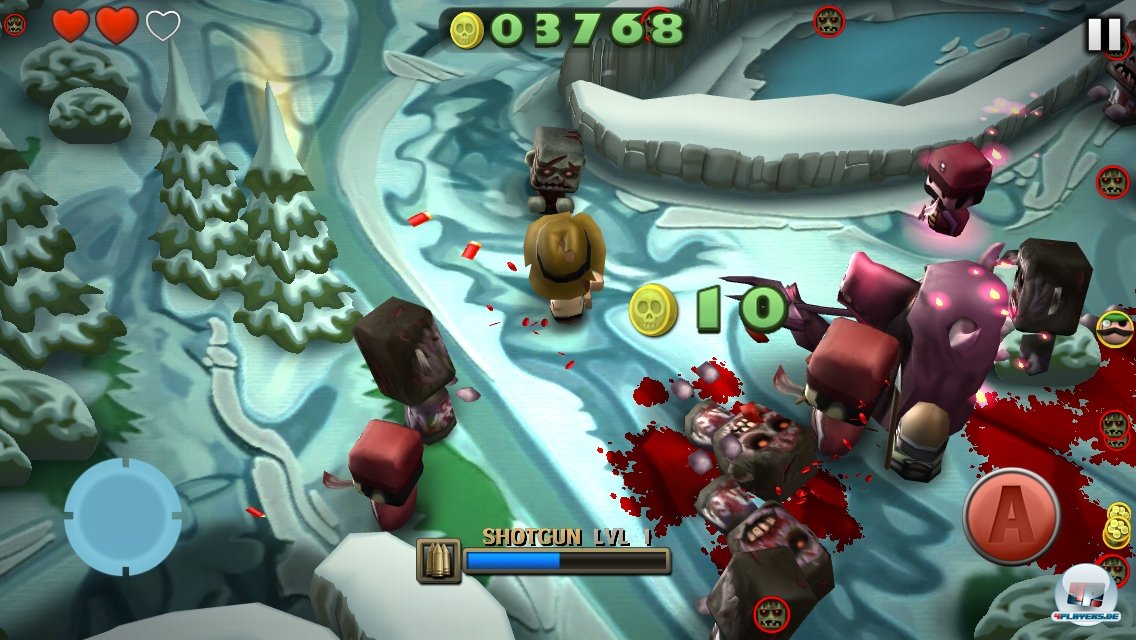This screenshot has height=640, width=1136.
Task: Touch the blue virtual joystick
Action: [x=122, y=517]
